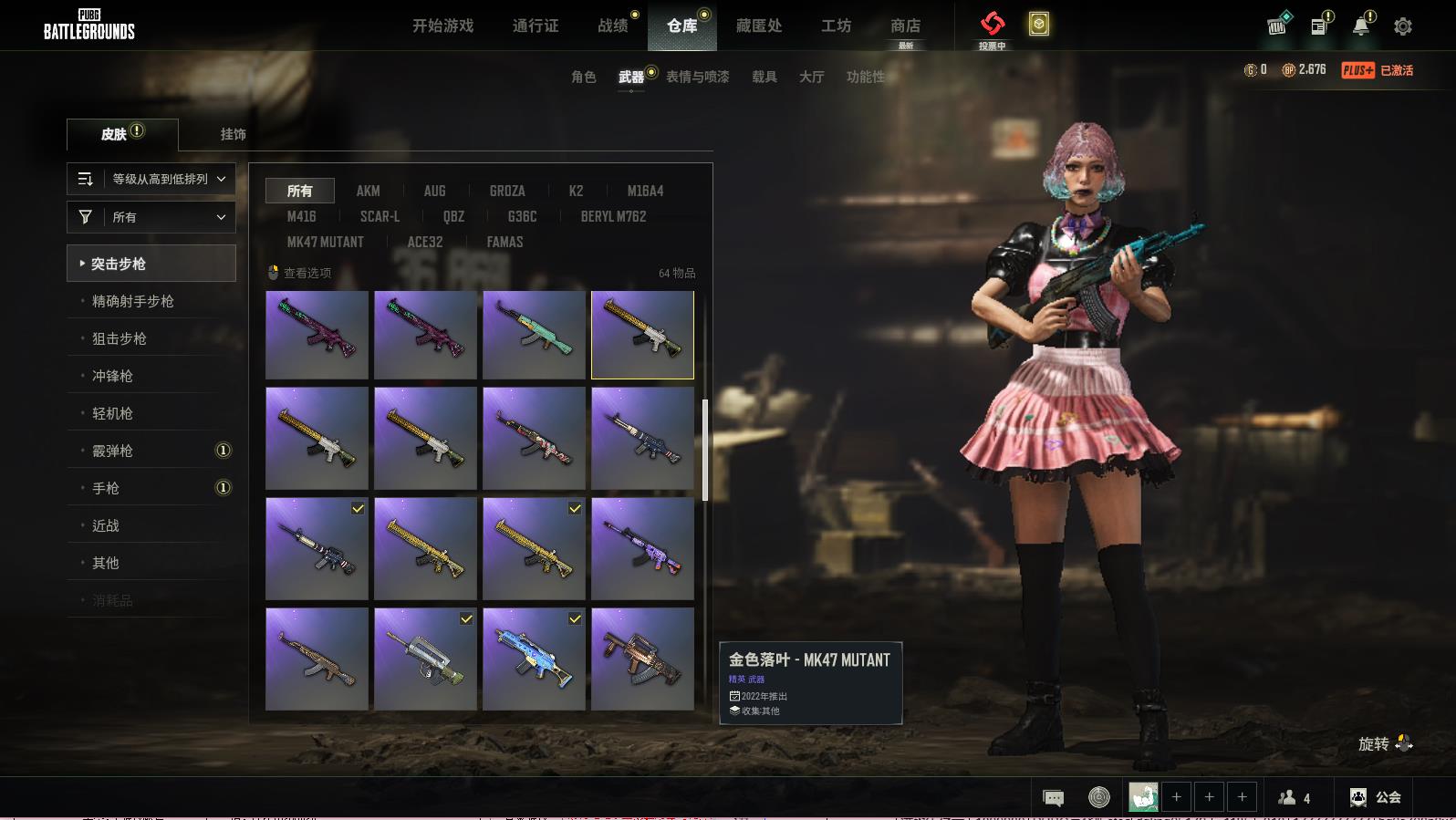The image size is (1456, 820).
Task: Open the 所有 filter dropdown
Action: click(x=151, y=217)
